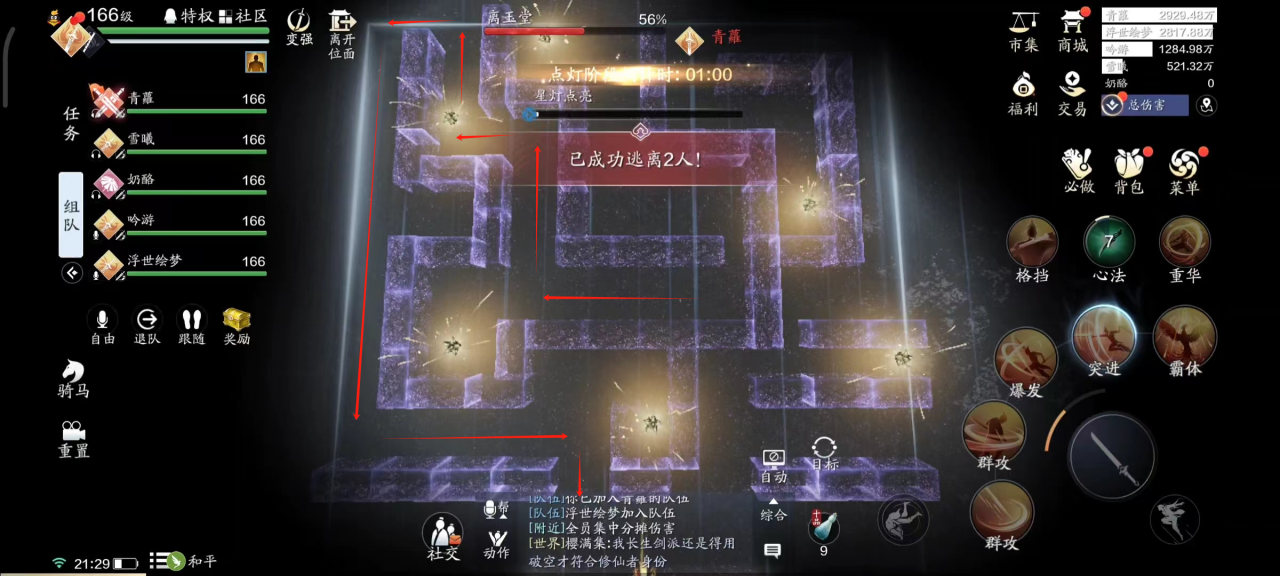Open the 市集 market
This screenshot has height=576, width=1280.
click(1023, 28)
